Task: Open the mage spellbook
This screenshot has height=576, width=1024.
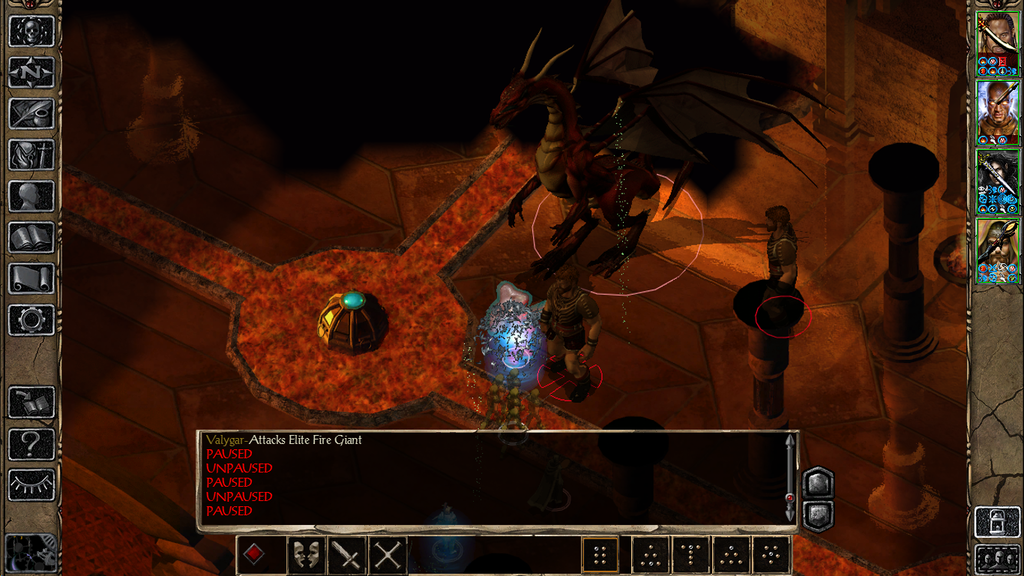Action: click(30, 237)
